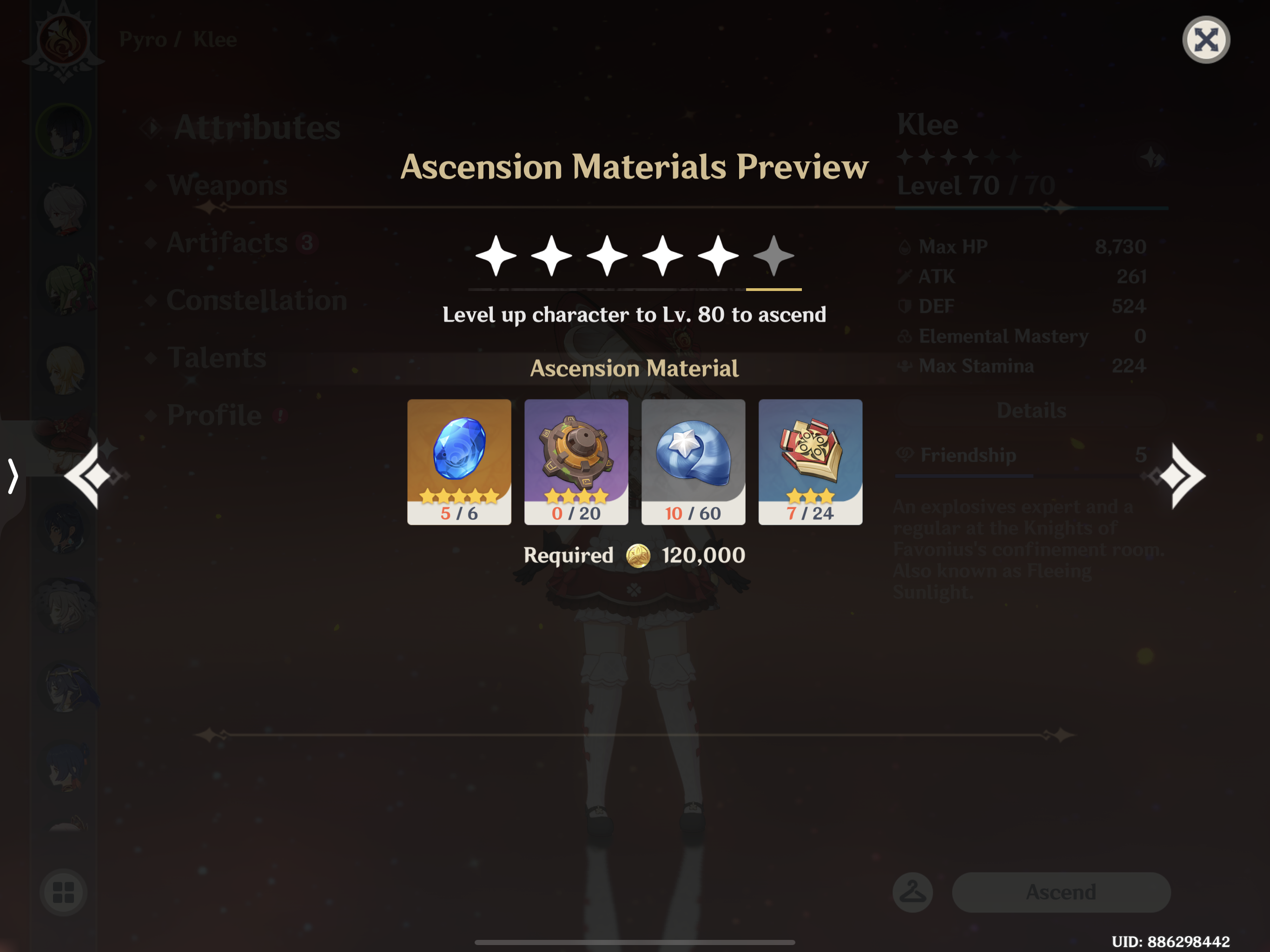1270x952 pixels.
Task: Click the Pyro element emblem top left
Action: pyautogui.click(x=63, y=40)
